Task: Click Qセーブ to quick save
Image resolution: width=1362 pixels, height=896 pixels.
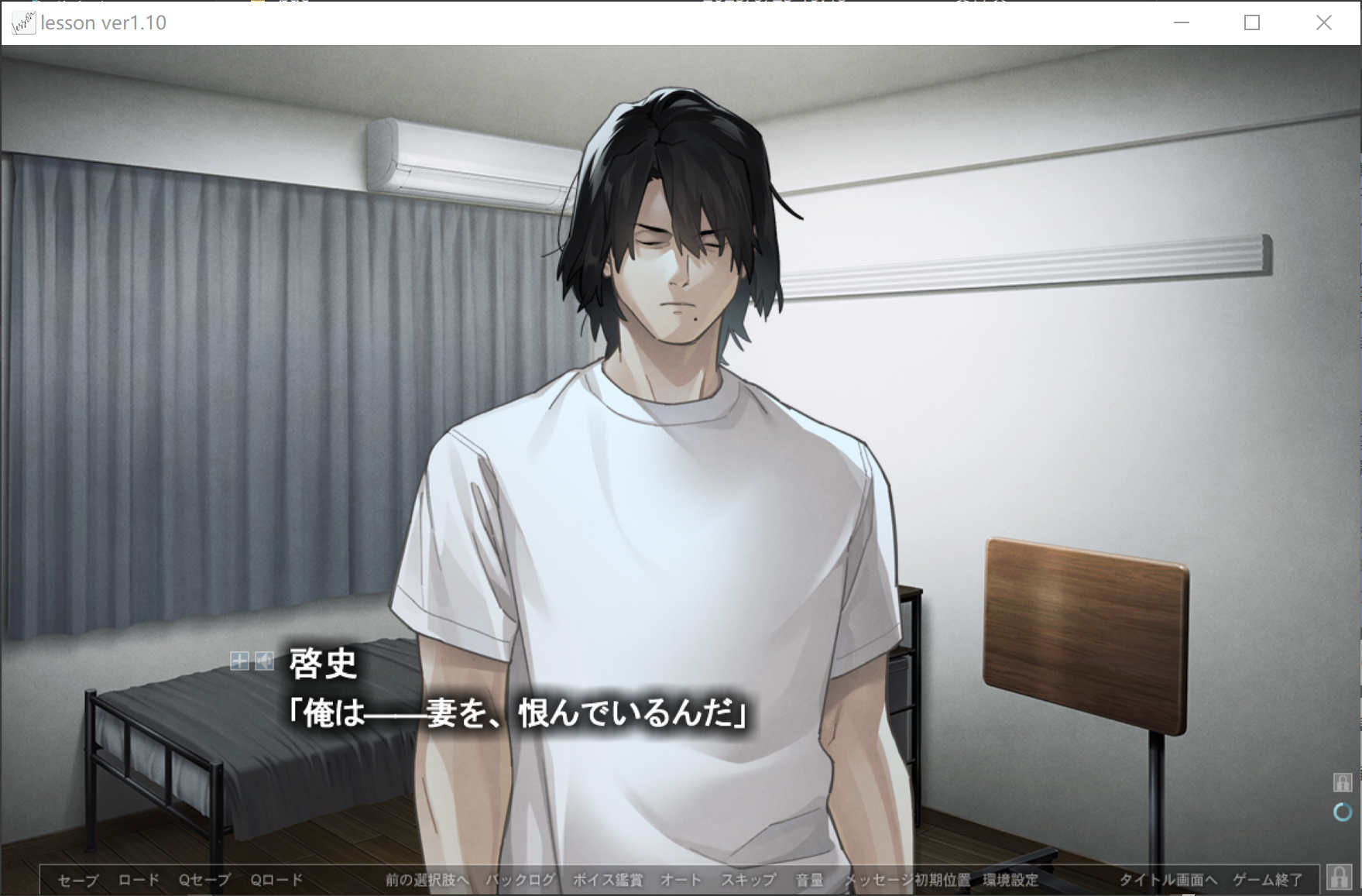Action: pyautogui.click(x=204, y=880)
